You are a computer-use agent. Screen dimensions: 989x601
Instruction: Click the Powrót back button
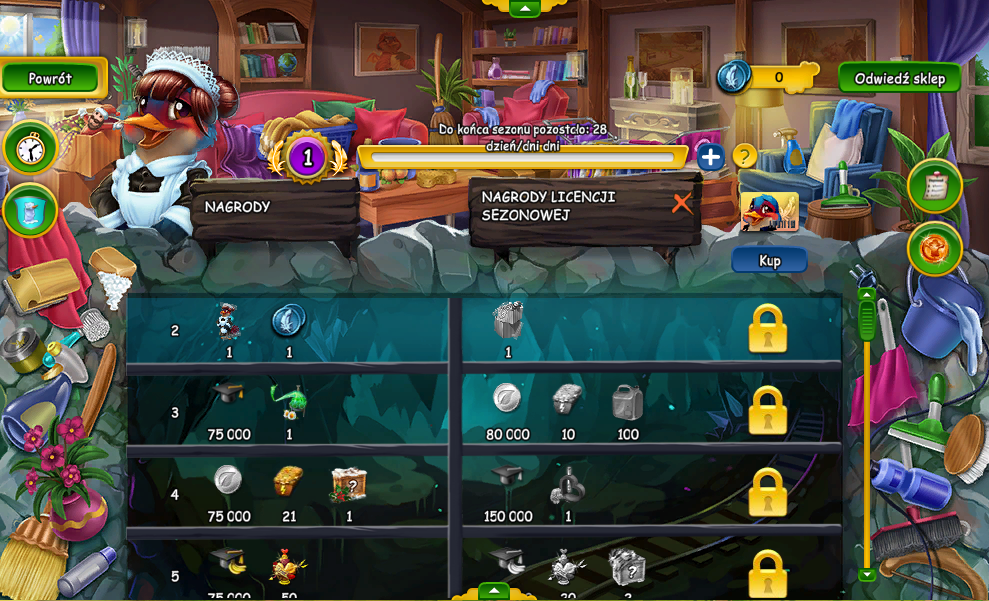click(x=52, y=79)
